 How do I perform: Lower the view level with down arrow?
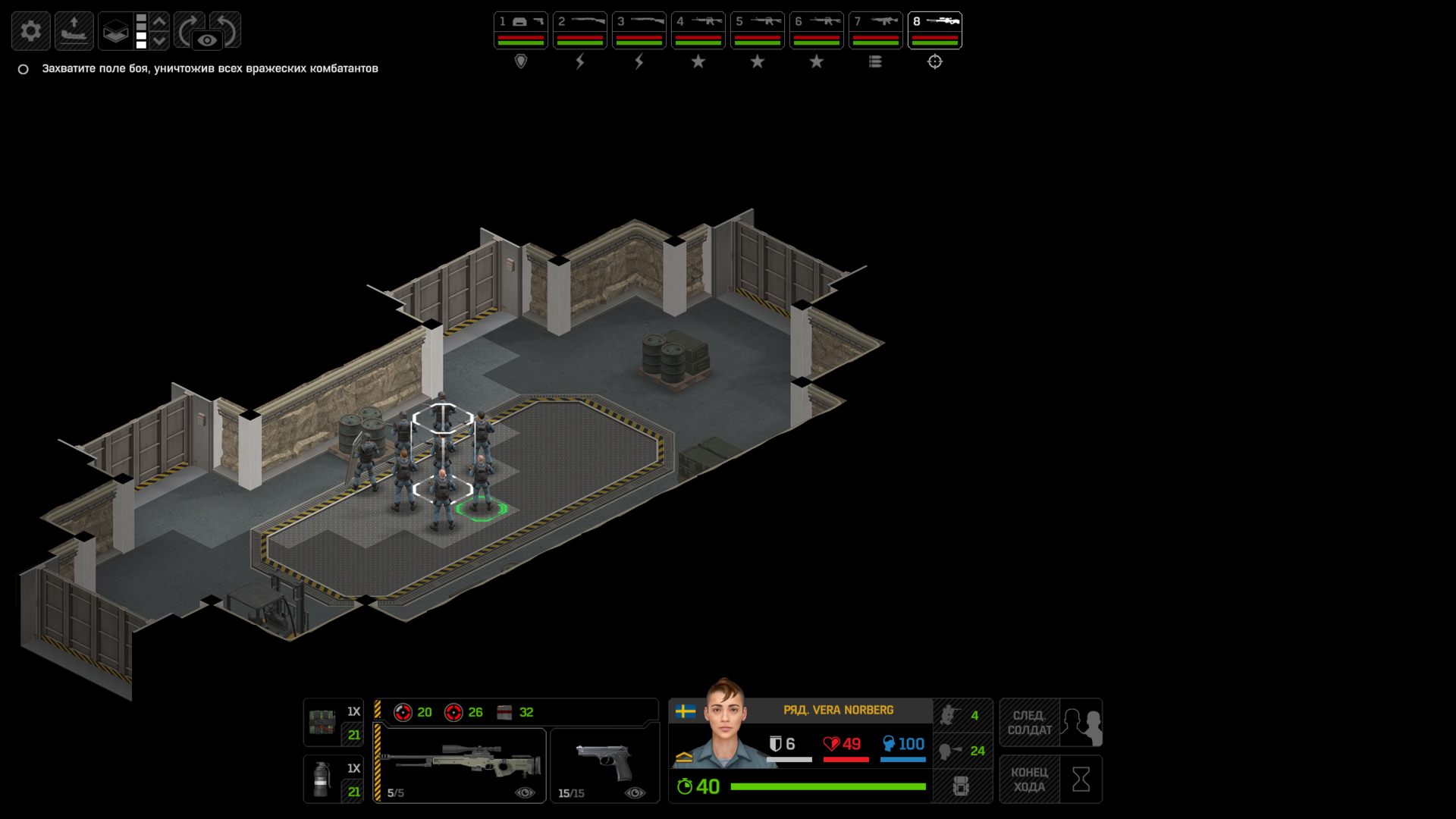(x=159, y=40)
